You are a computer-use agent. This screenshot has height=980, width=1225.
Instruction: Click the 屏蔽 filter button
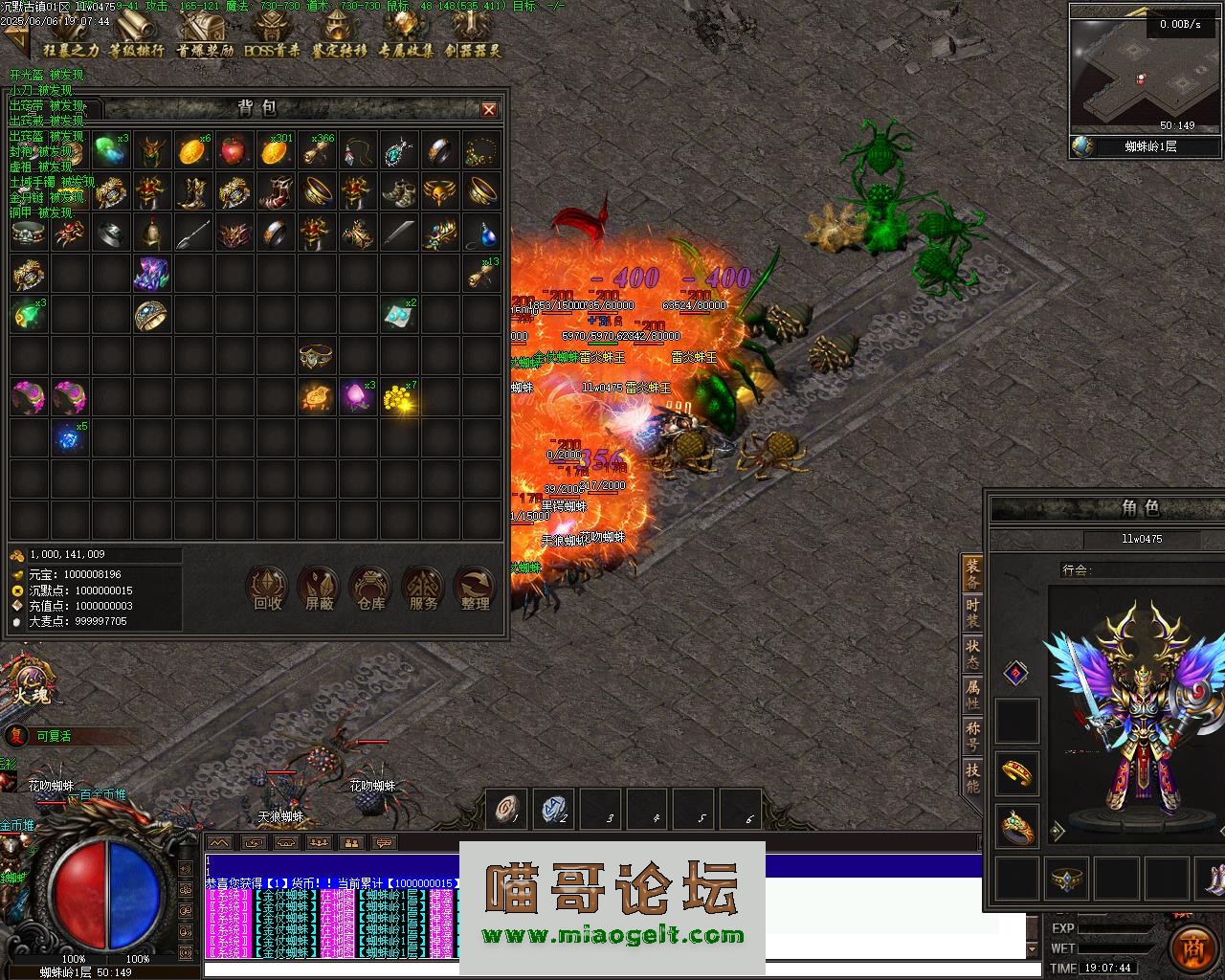pos(320,588)
